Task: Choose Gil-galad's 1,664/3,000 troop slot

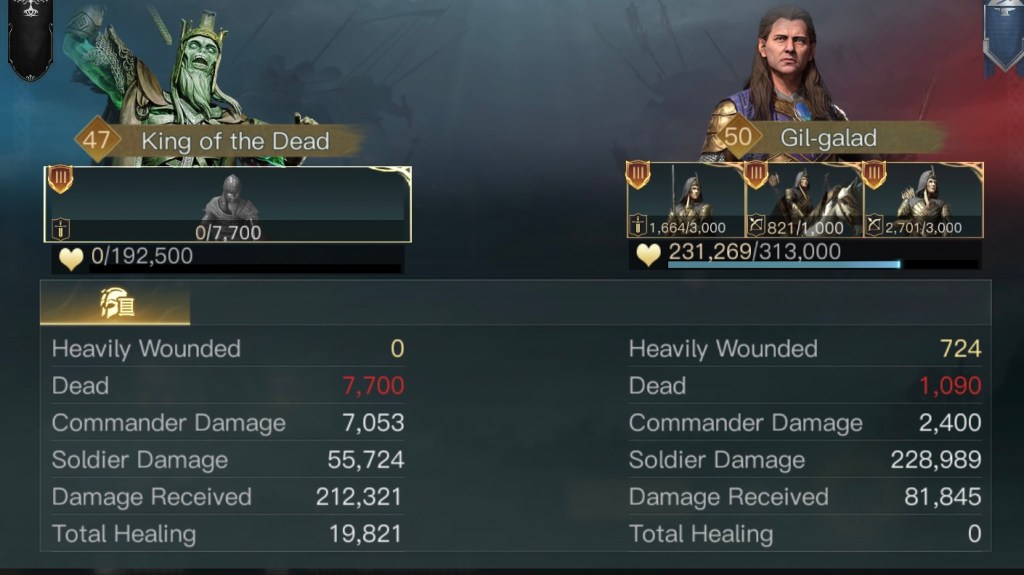Action: point(686,200)
